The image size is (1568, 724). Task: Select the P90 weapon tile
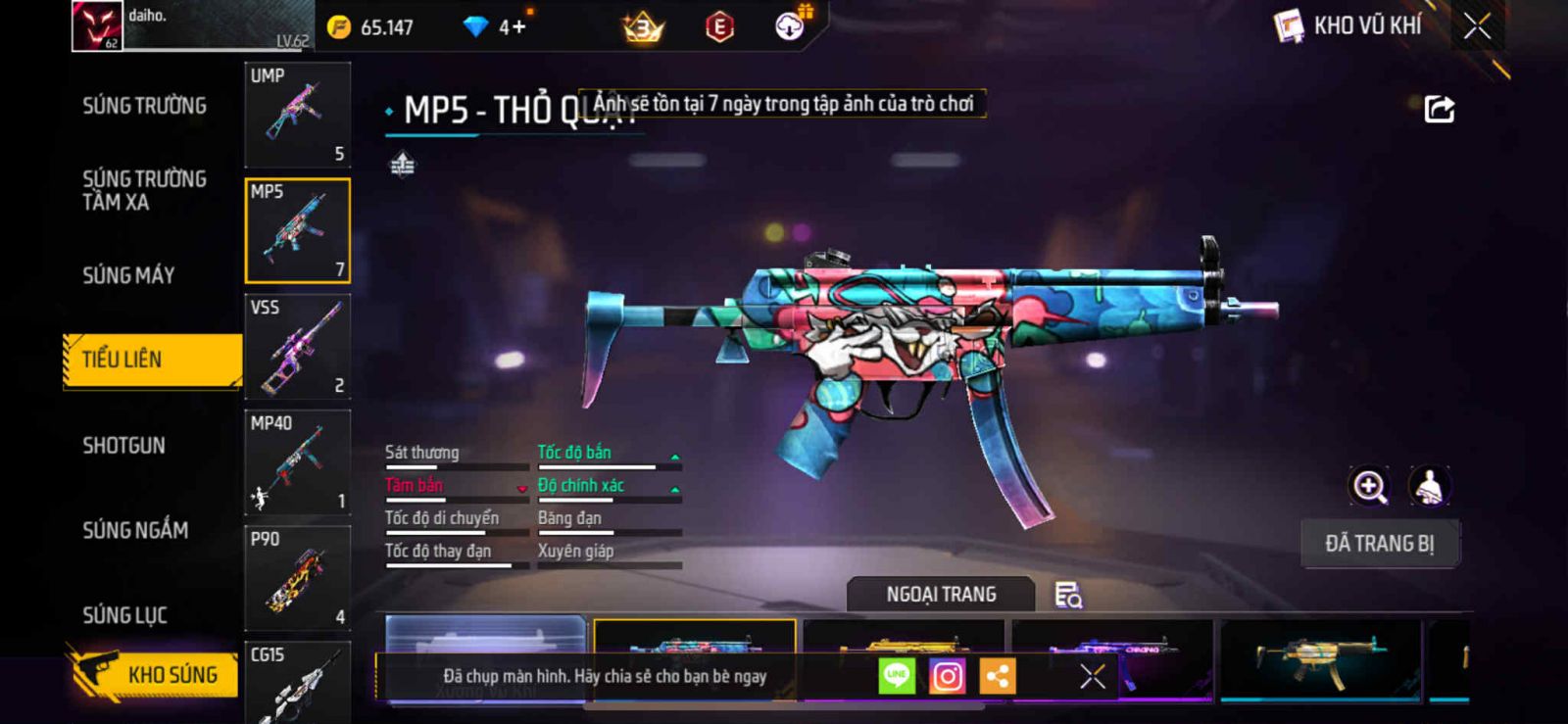[297, 578]
